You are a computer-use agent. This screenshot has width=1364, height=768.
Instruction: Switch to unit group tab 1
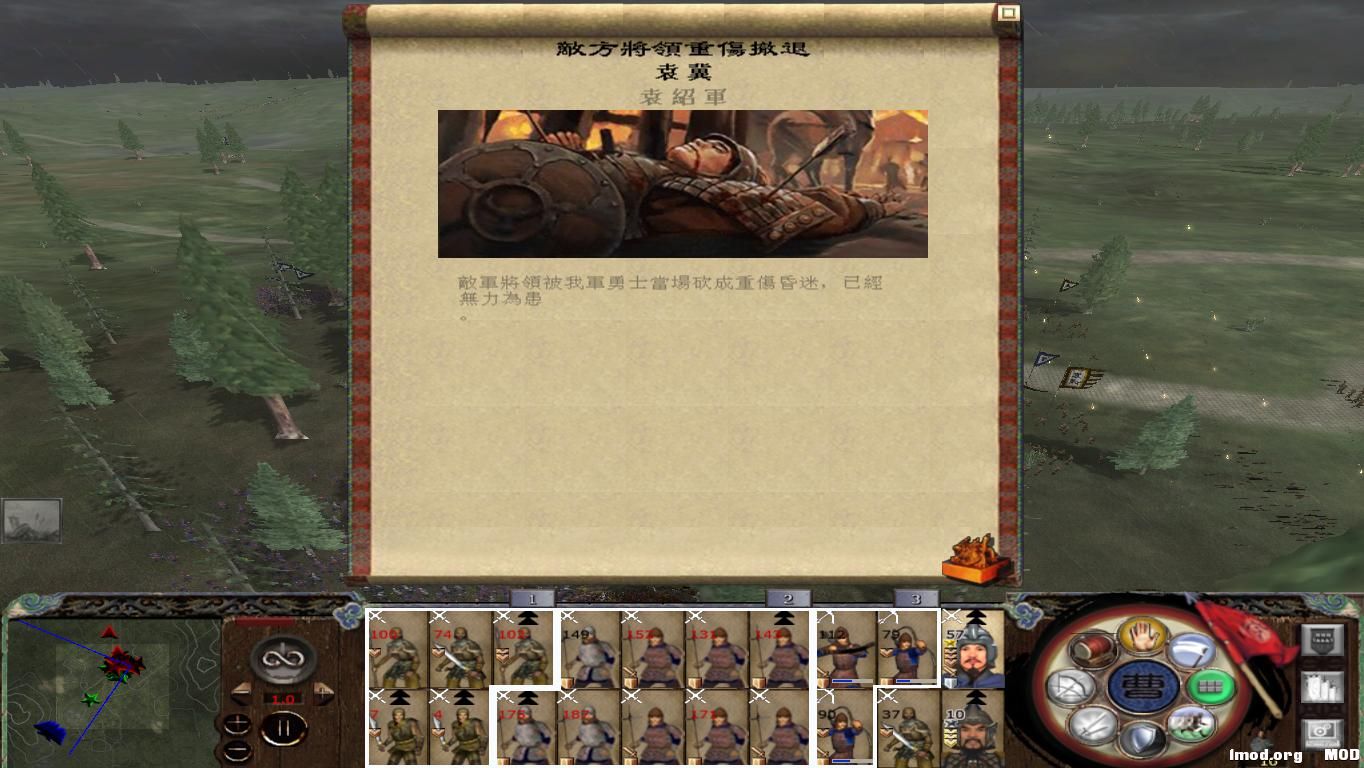pos(530,597)
